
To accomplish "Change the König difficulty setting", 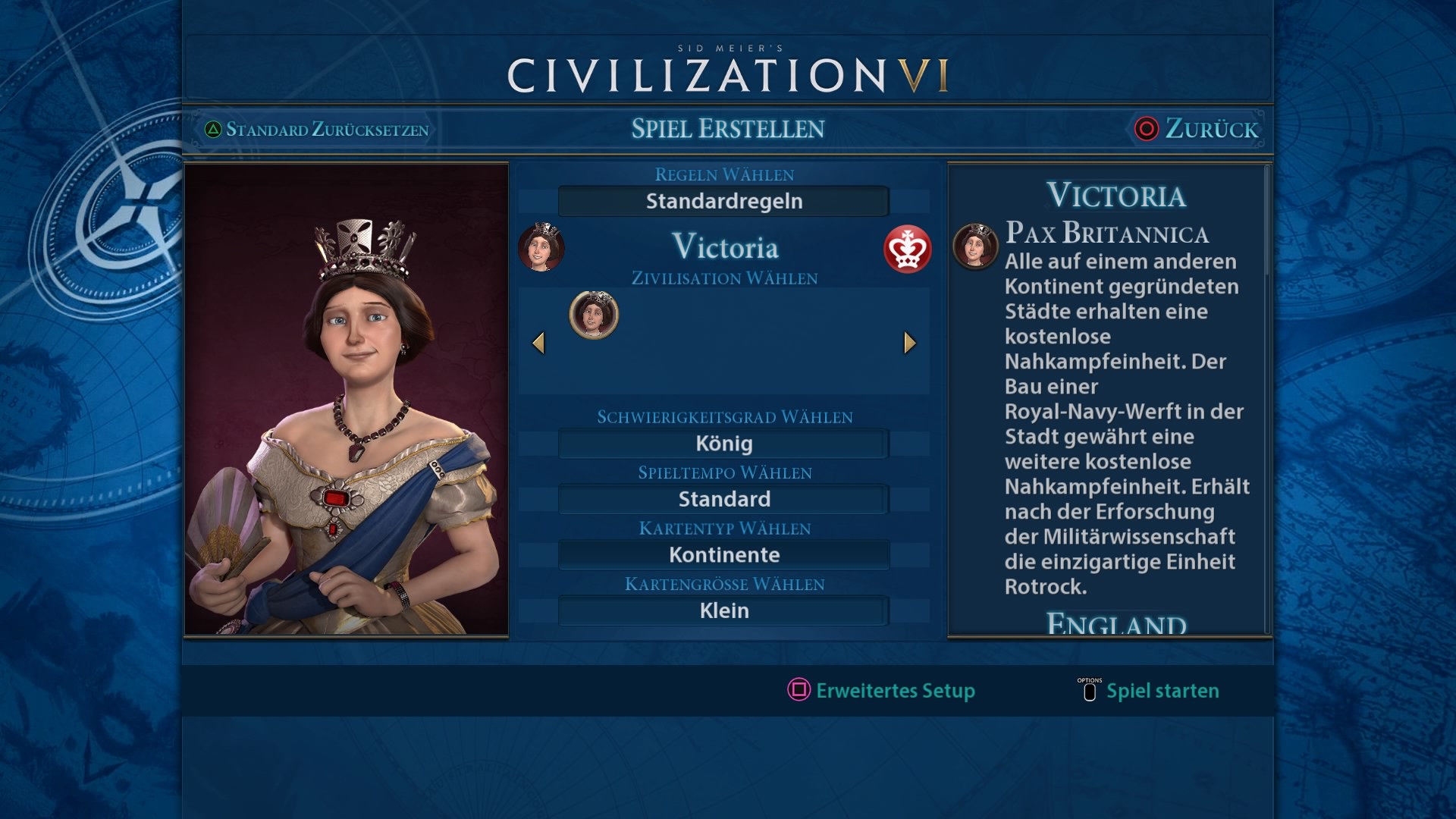I will 723,444.
